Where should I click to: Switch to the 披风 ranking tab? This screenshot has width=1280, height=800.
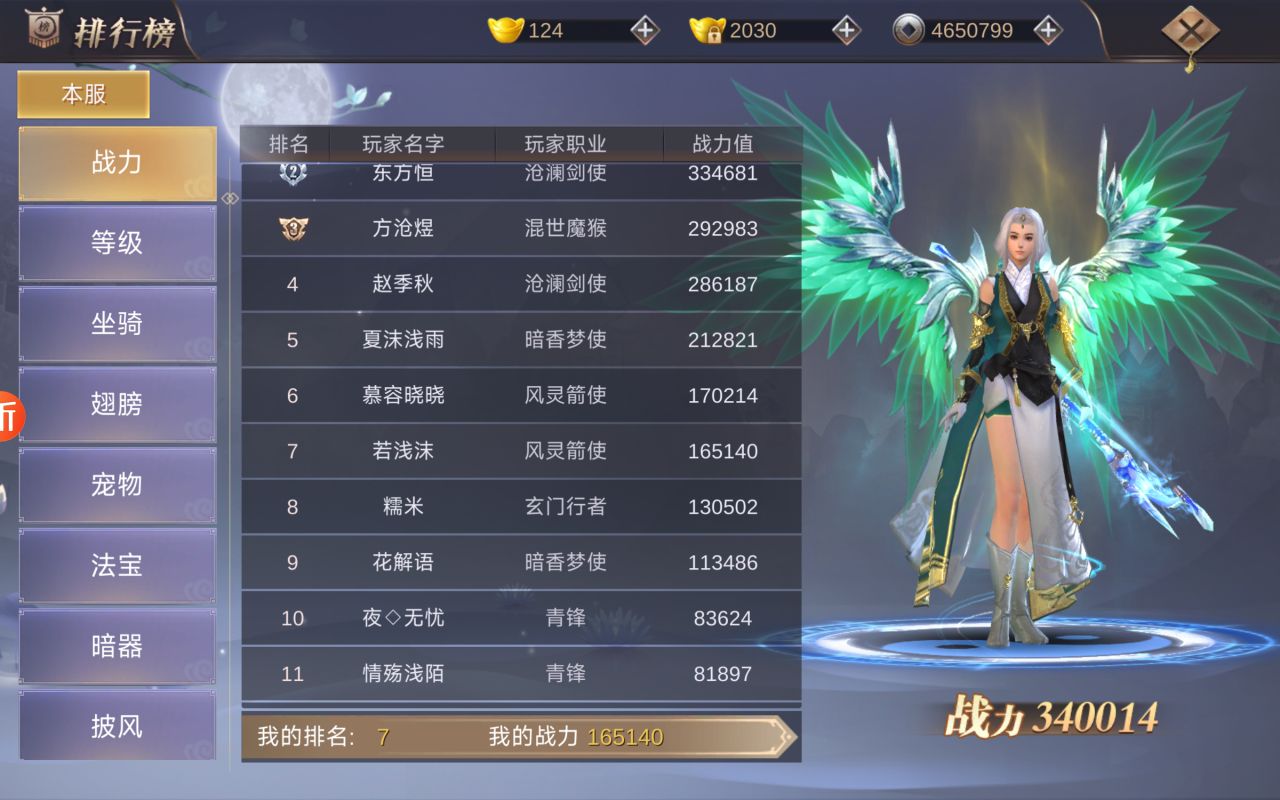point(117,726)
